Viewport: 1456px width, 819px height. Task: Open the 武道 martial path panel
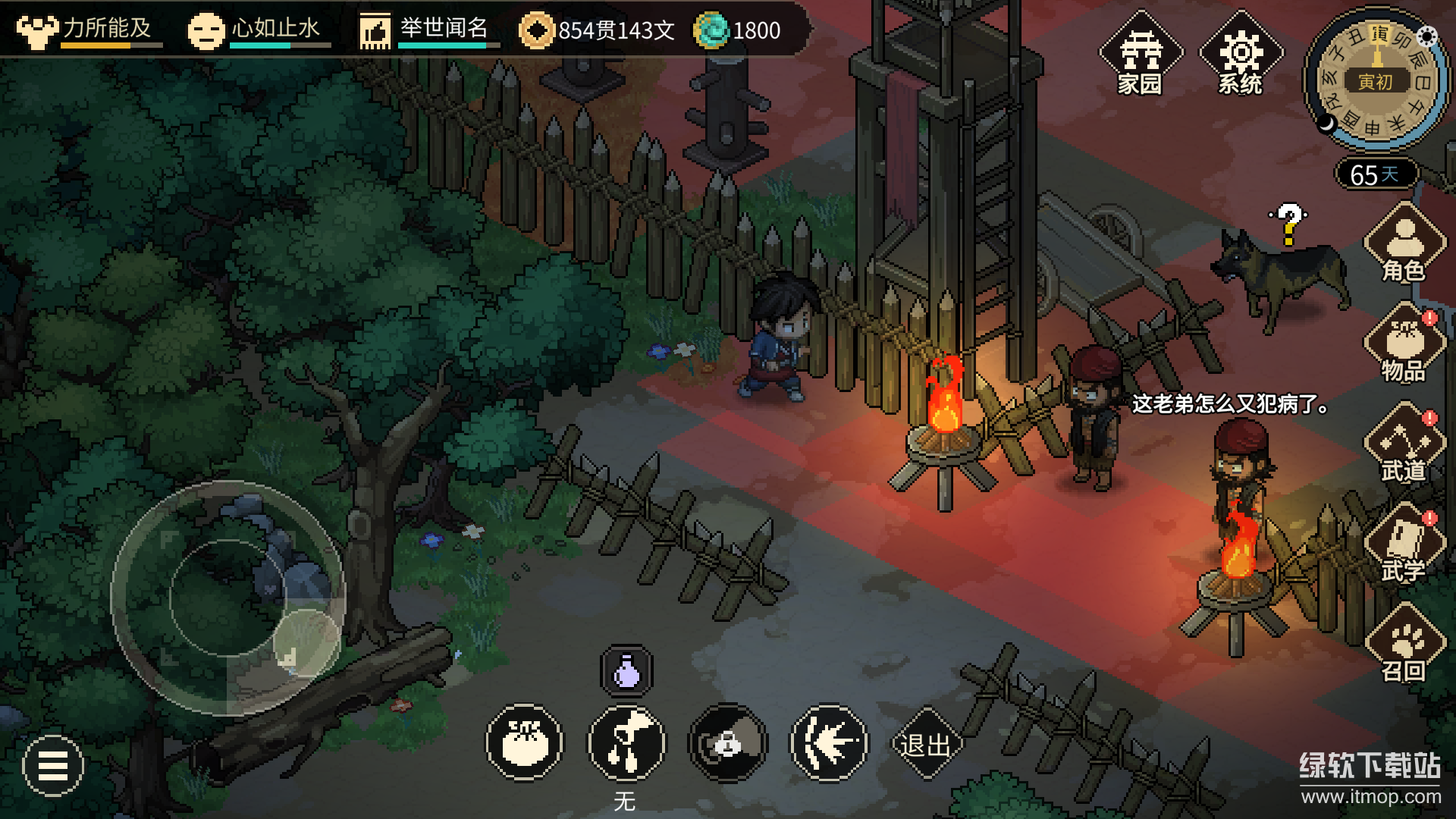[1404, 445]
